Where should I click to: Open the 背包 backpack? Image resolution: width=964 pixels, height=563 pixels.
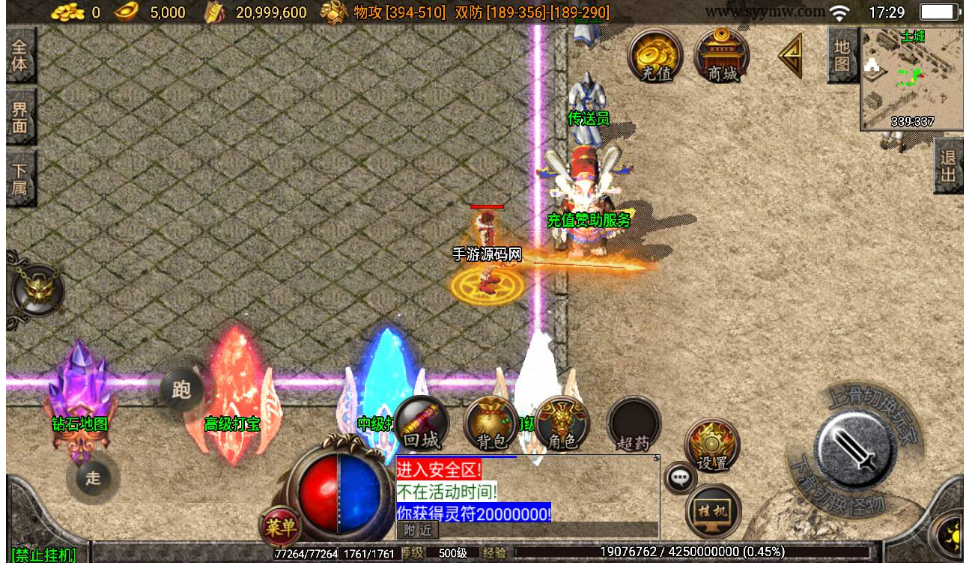coord(491,424)
